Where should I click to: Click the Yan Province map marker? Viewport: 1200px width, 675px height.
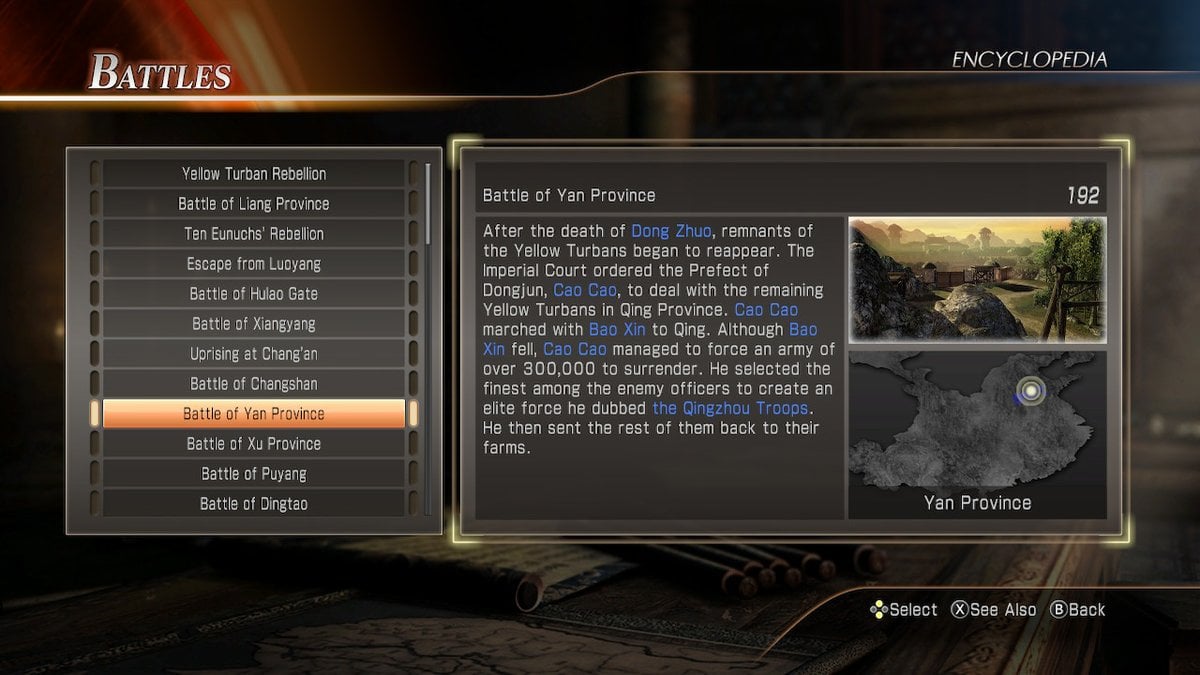point(1030,391)
